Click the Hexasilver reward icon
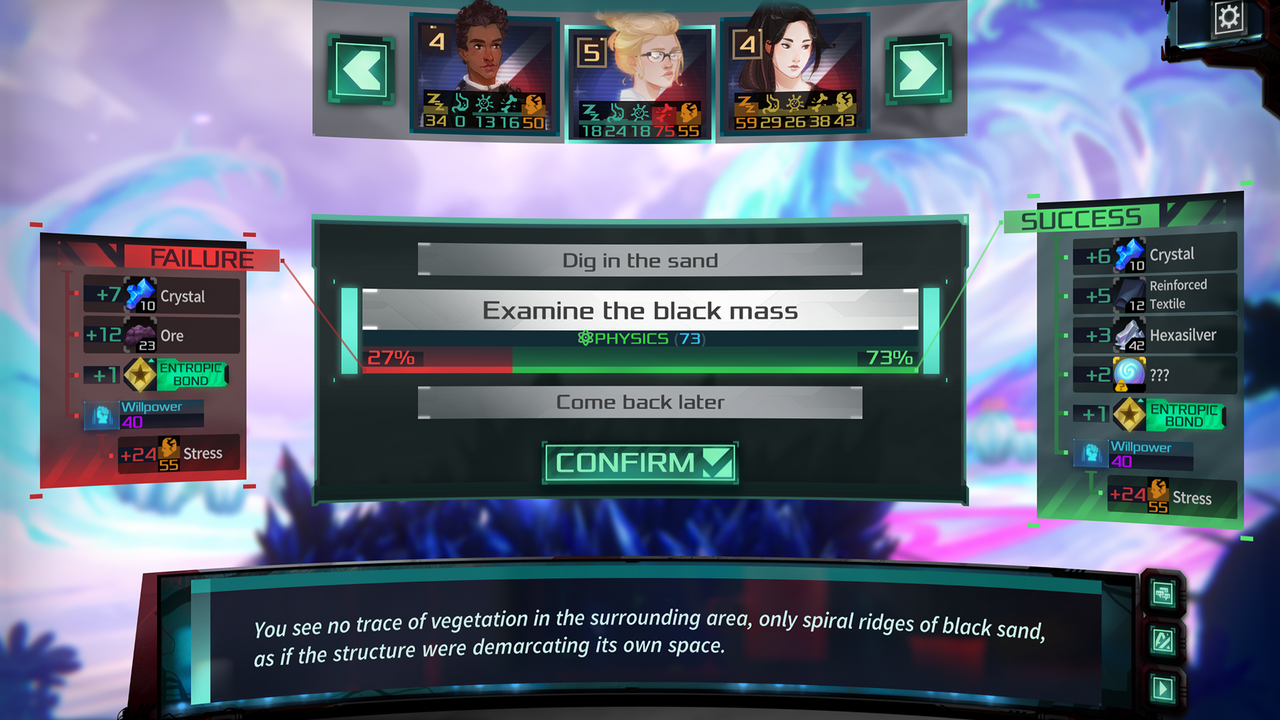 [x=1127, y=334]
